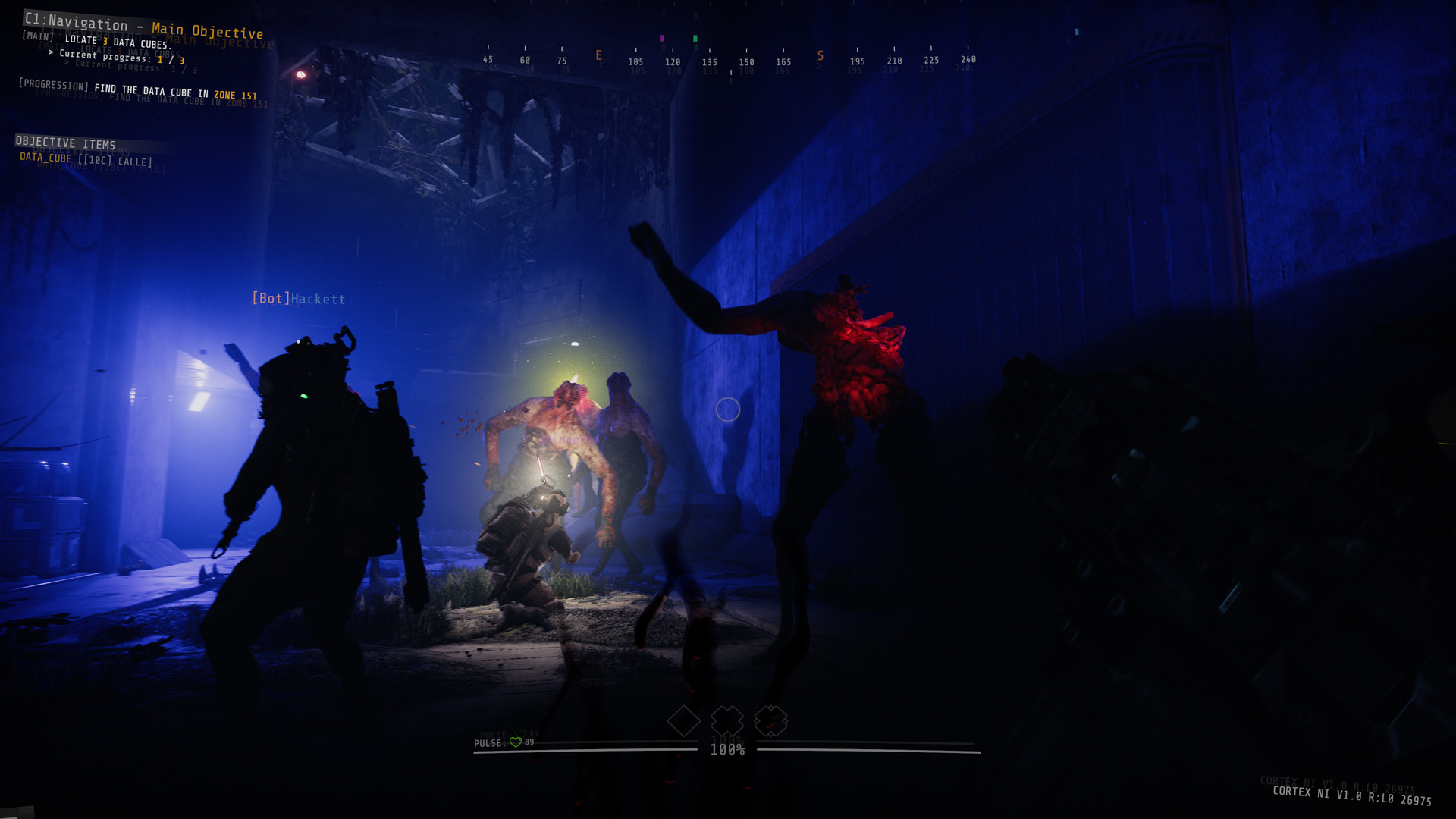This screenshot has height=819, width=1456.
Task: Click the green teammate marker on the compass
Action: 695,39
